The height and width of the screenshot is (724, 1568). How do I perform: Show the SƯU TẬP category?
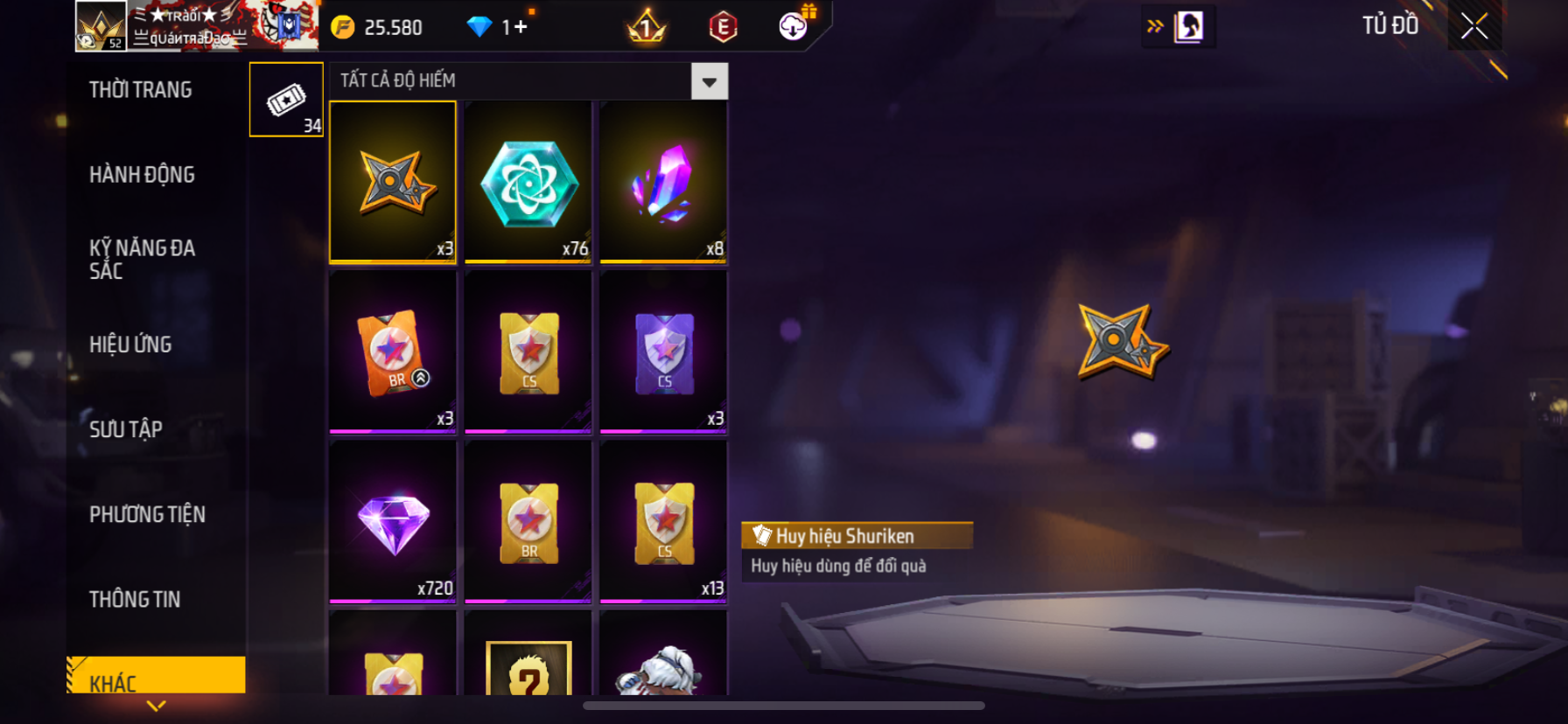coord(126,429)
